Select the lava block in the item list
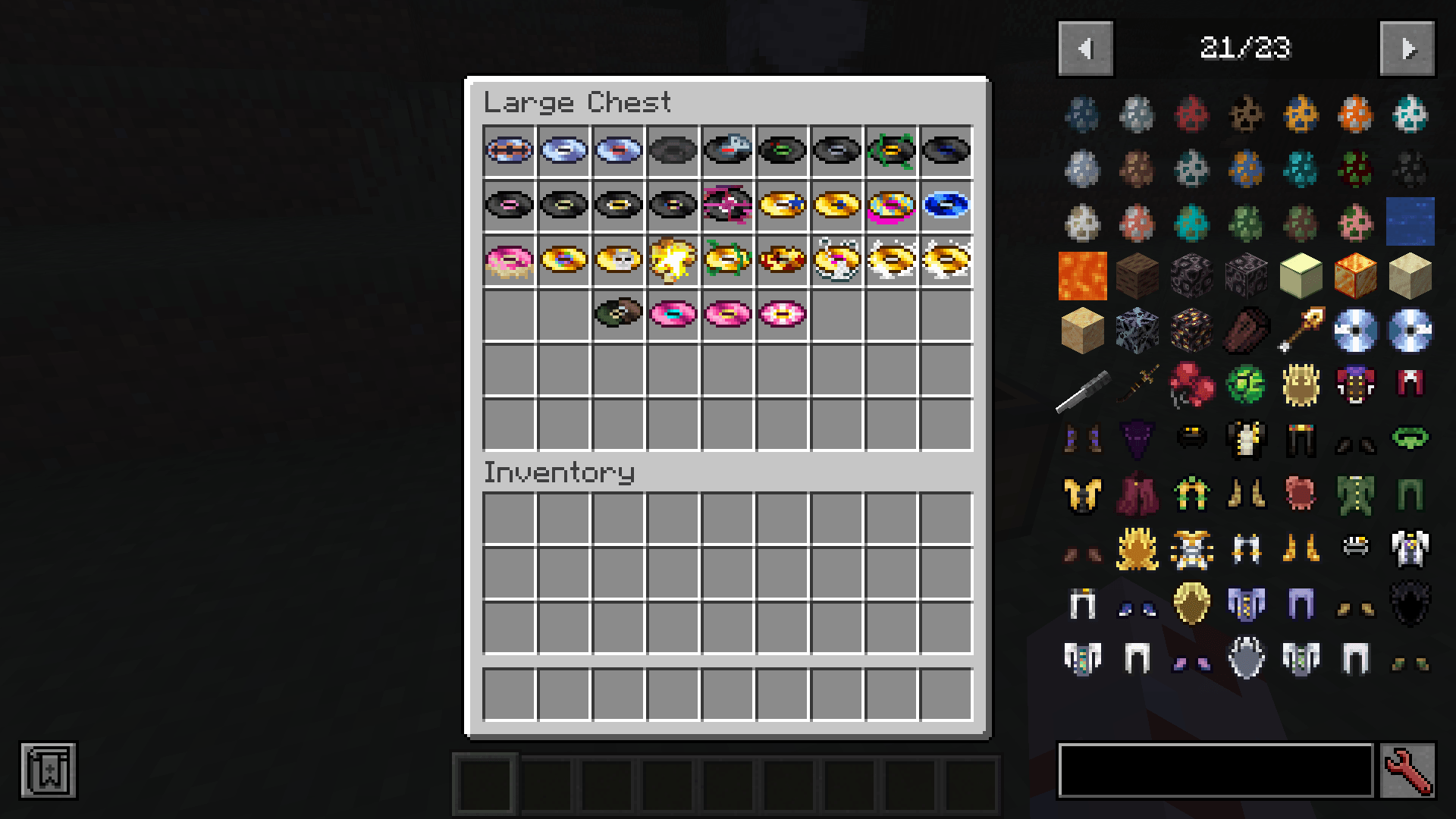The image size is (1456, 819). [1082, 275]
